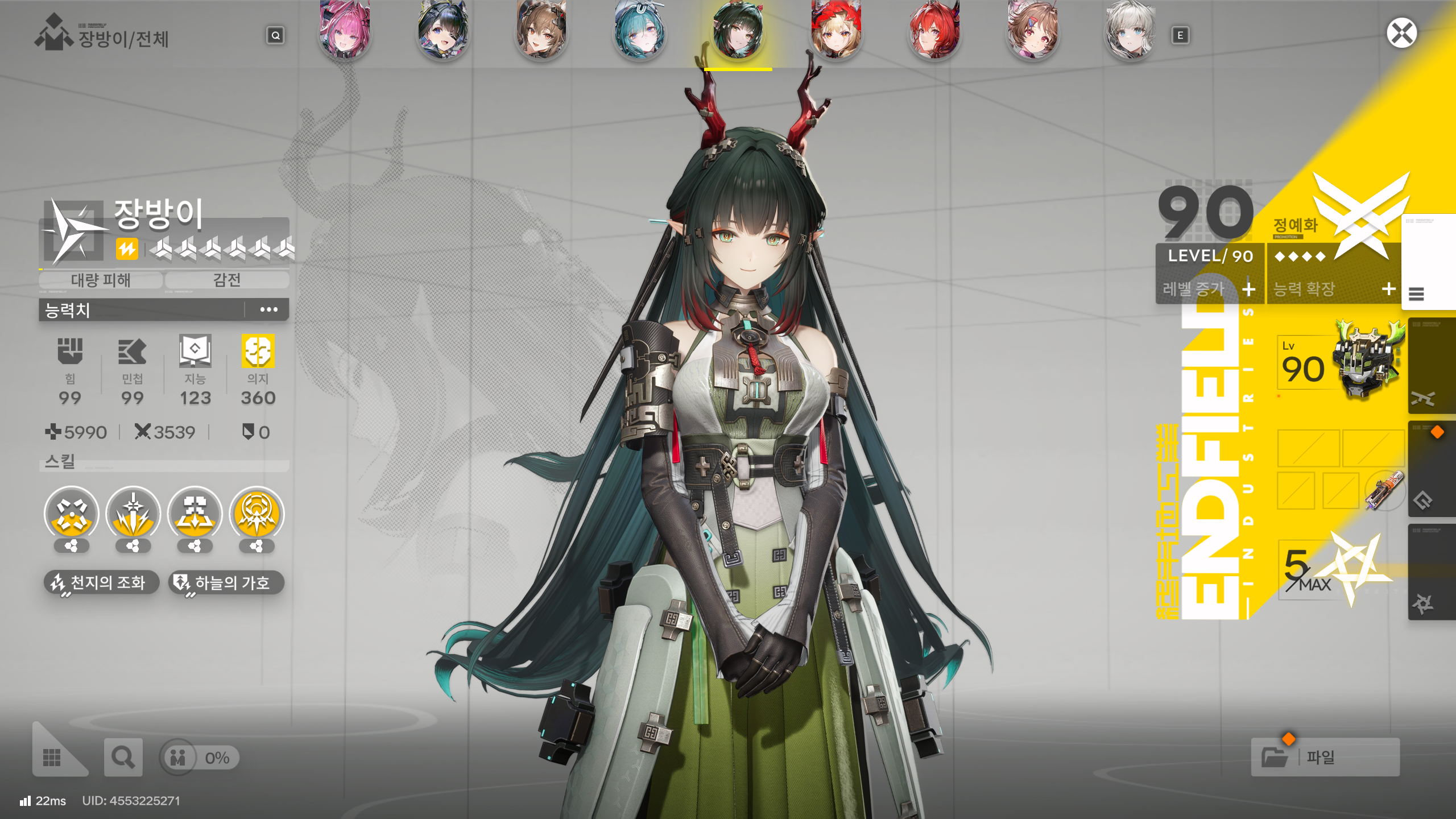This screenshot has width=1456, height=819.
Task: Open the 능력치 details with the three dots
Action: pos(268,309)
